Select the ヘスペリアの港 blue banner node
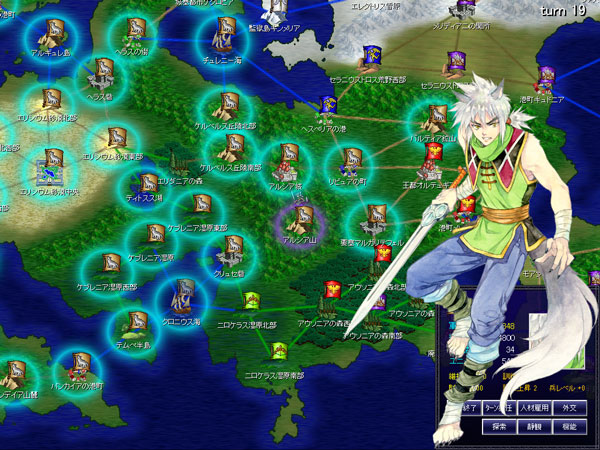 point(328,106)
